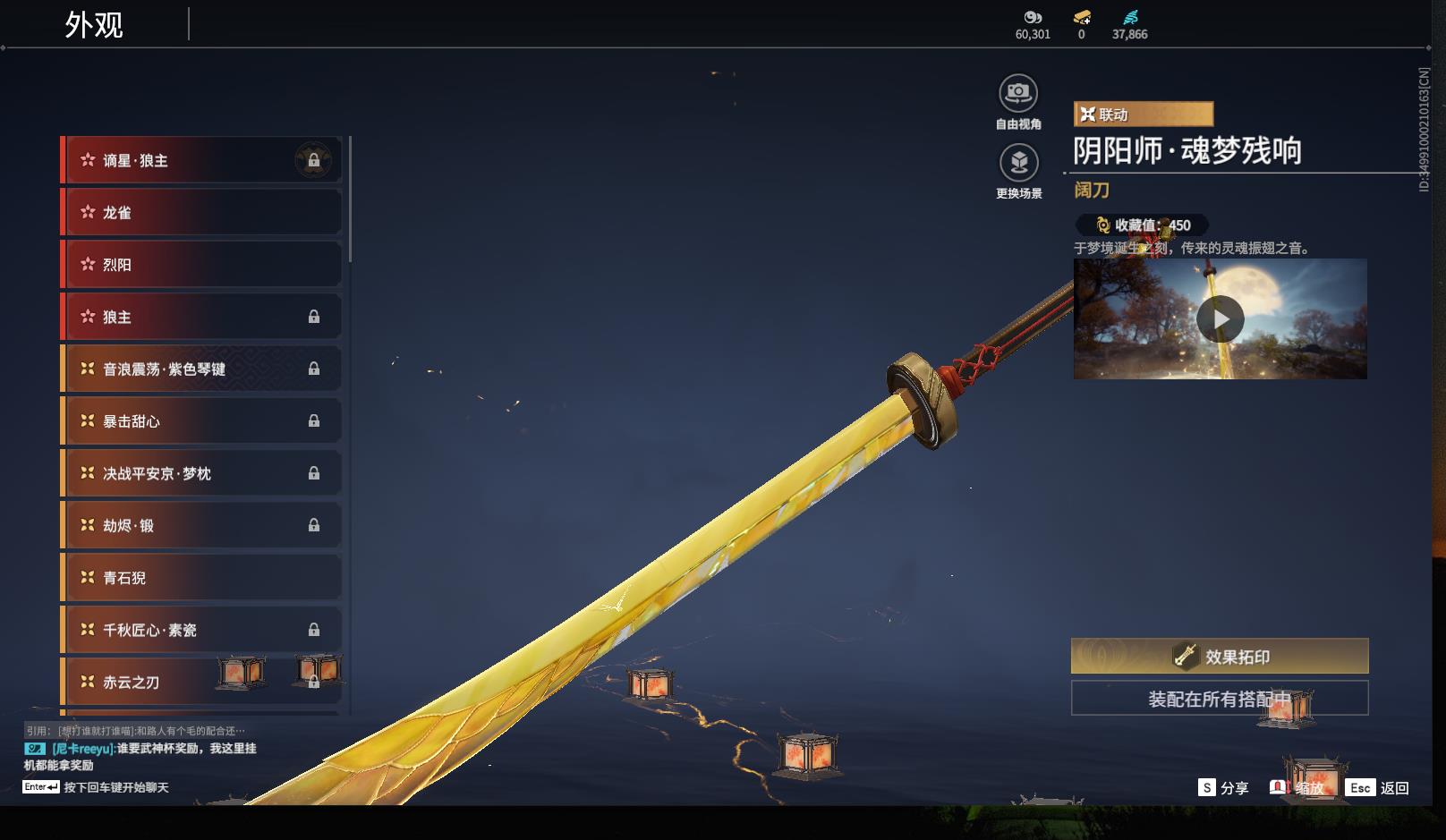Screen dimensions: 1446x840
Task: Return to the previous screen with 返回
Action: point(1379,787)
